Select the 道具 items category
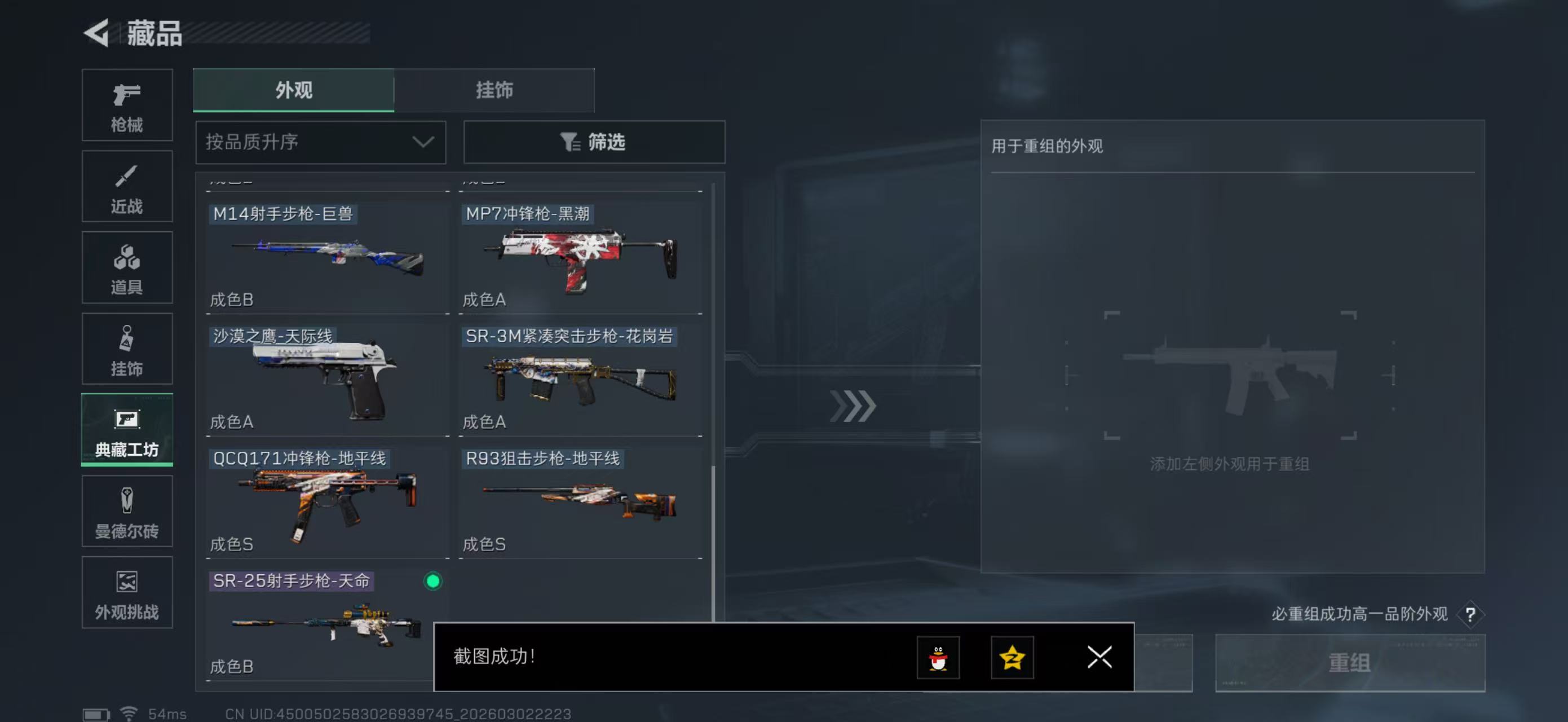Image resolution: width=1568 pixels, height=722 pixels. point(127,268)
